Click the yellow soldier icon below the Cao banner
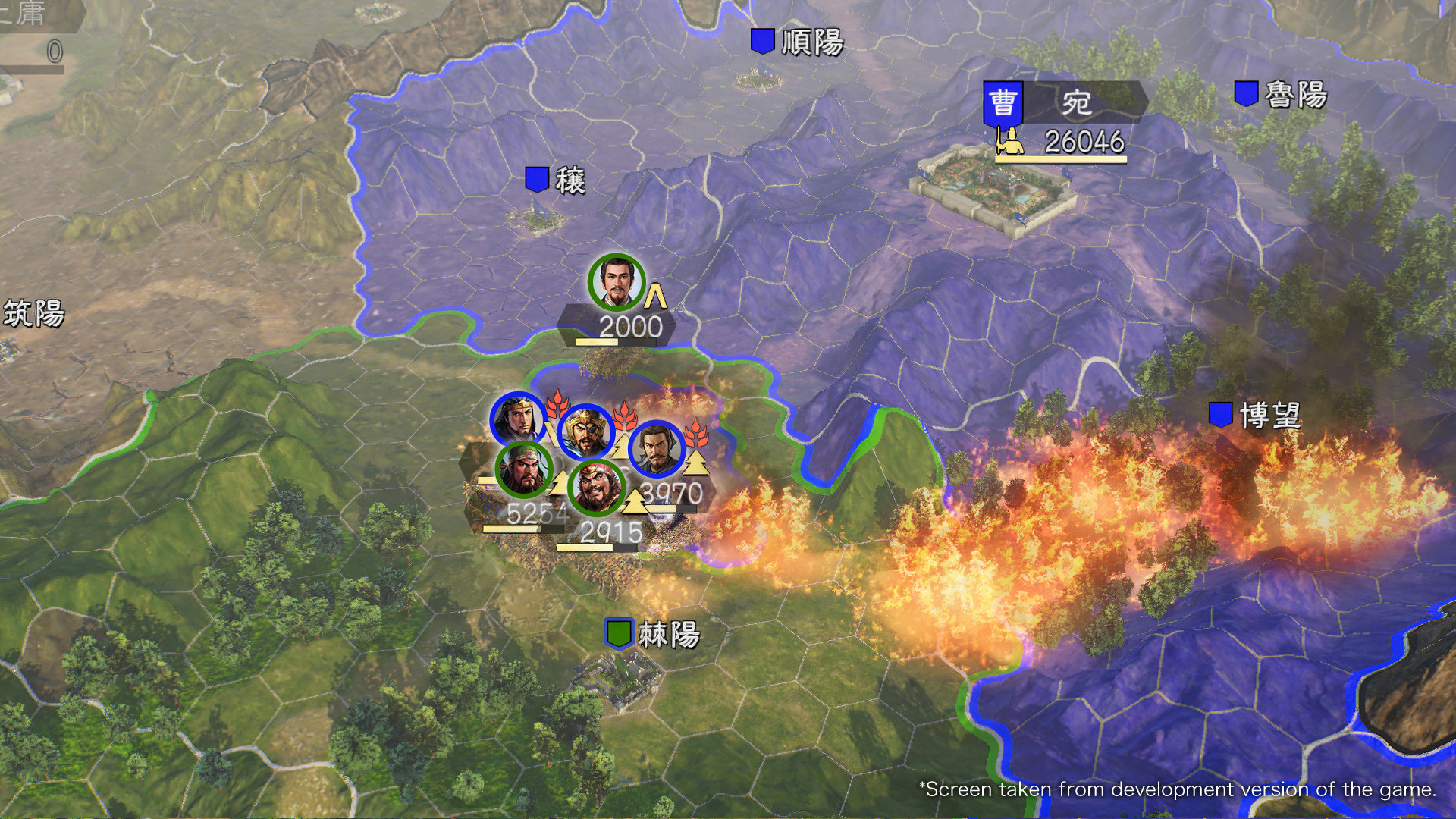The height and width of the screenshot is (819, 1456). pyautogui.click(x=1014, y=142)
